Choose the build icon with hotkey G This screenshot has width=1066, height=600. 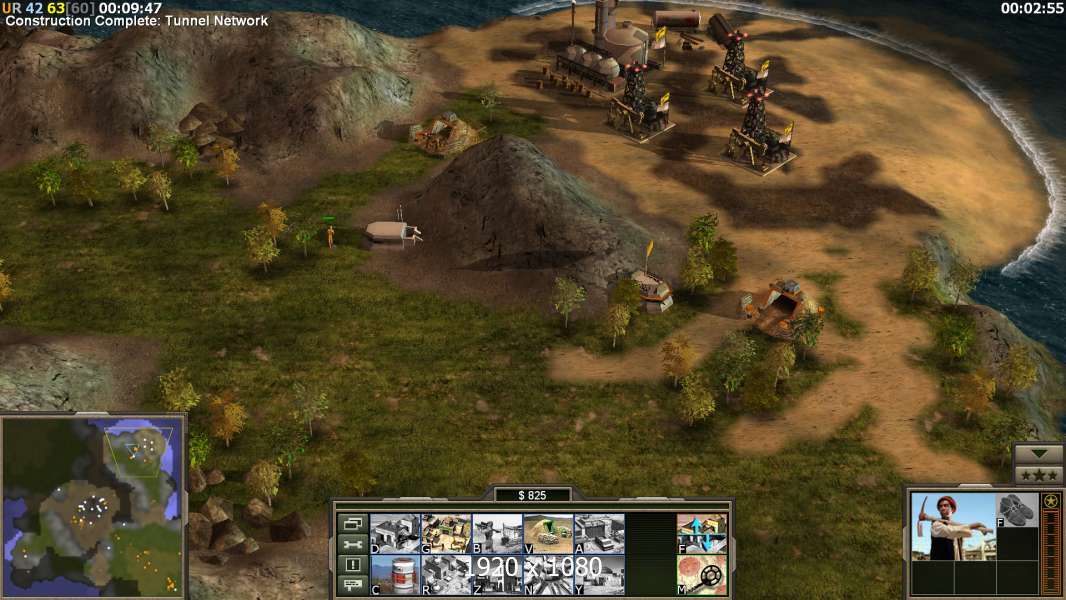pos(446,533)
